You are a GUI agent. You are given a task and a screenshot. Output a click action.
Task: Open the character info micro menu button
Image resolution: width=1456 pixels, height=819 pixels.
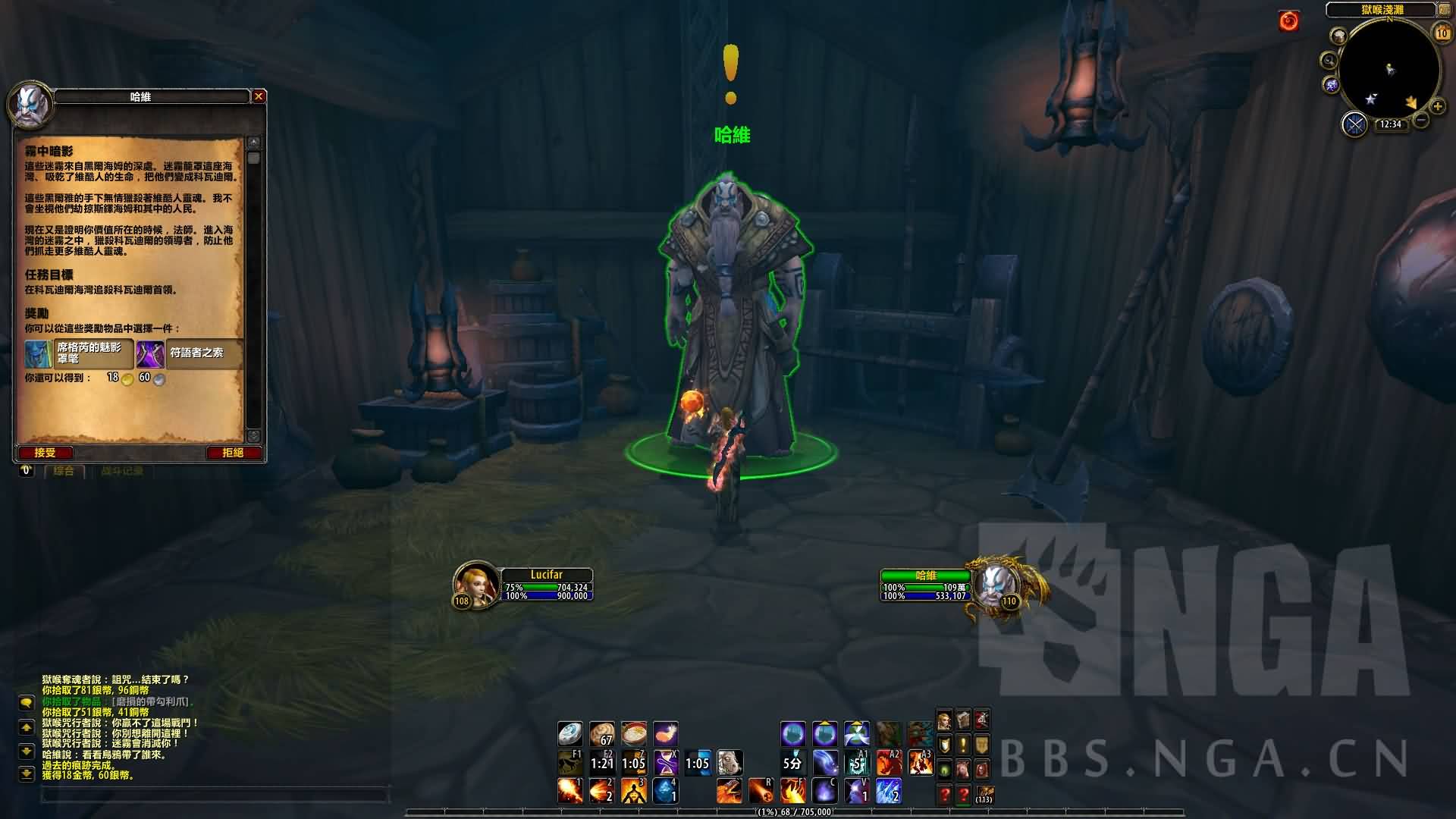[x=945, y=720]
